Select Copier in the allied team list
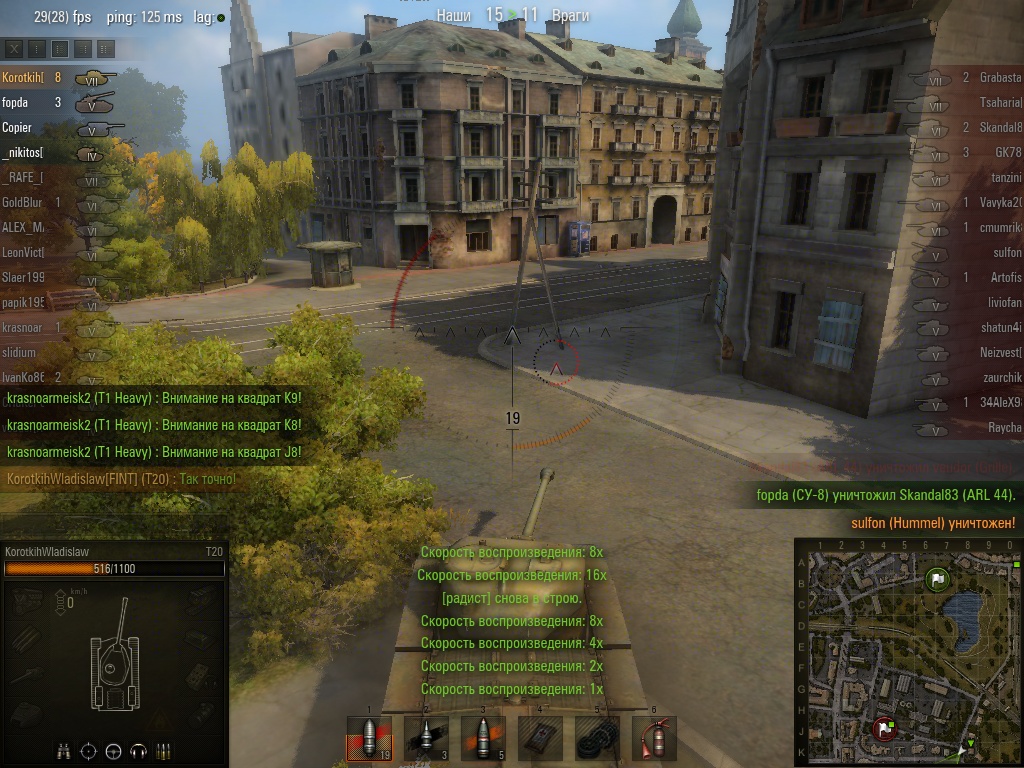Viewport: 1024px width, 768px height. point(17,127)
